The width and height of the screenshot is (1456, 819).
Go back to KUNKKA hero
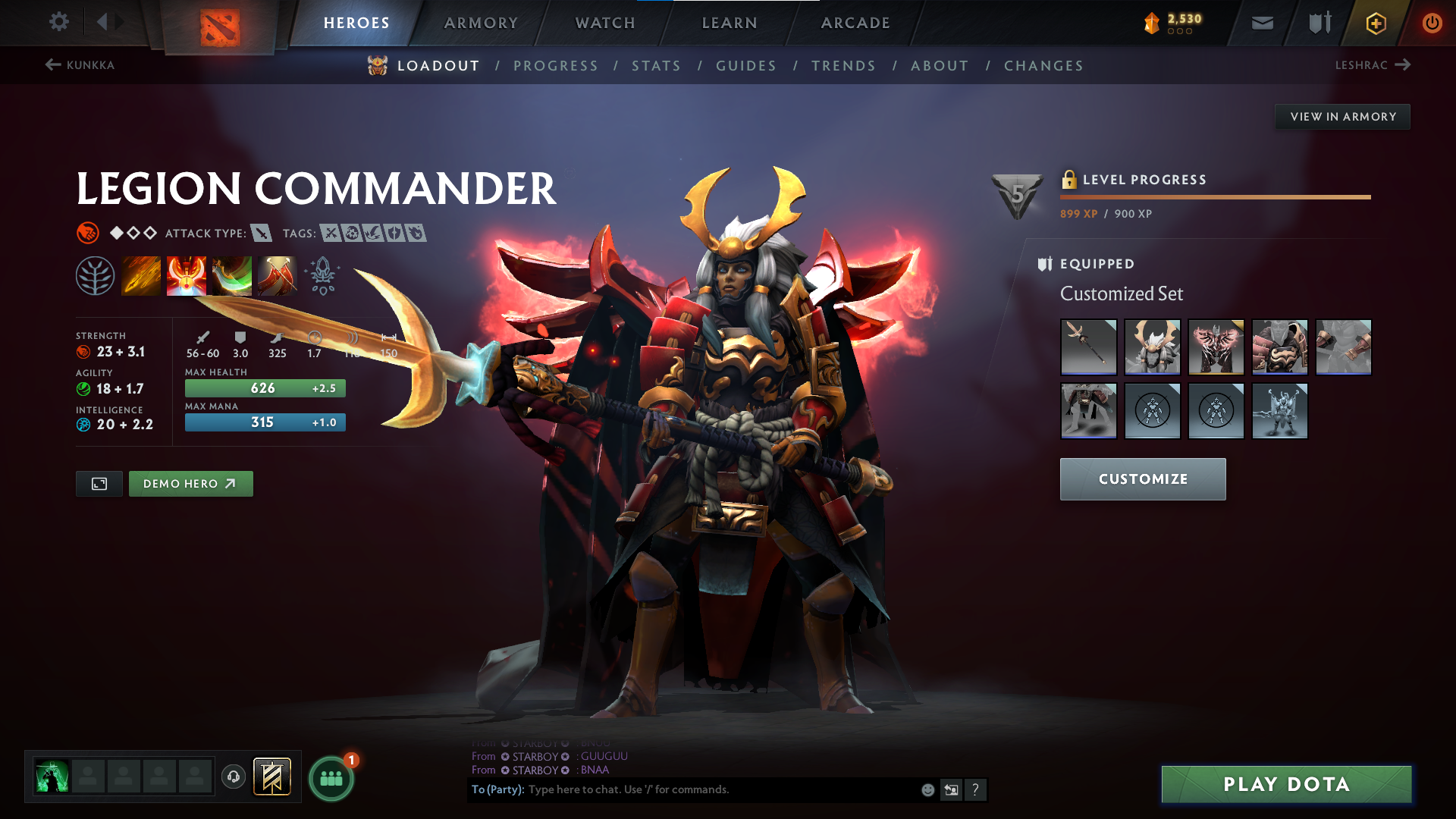[81, 65]
